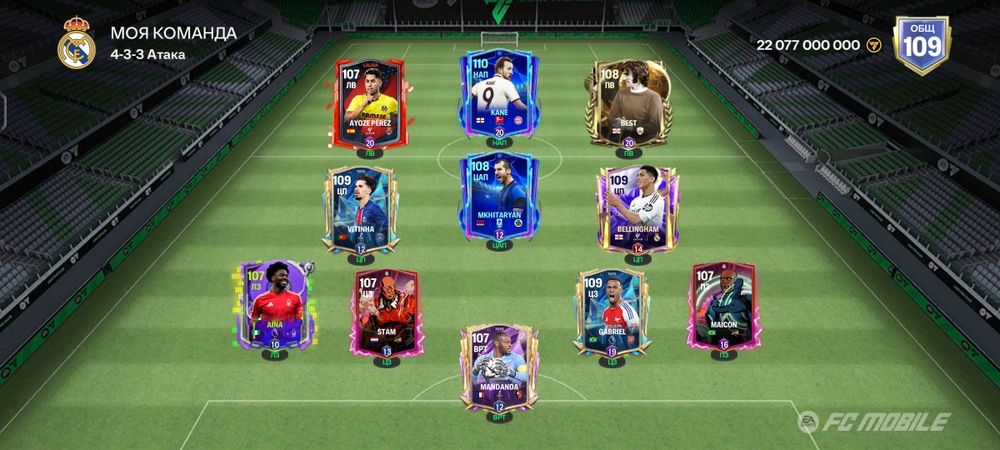Select the Gabriel centre back card
Screen dimensions: 1000x450
tap(610, 311)
